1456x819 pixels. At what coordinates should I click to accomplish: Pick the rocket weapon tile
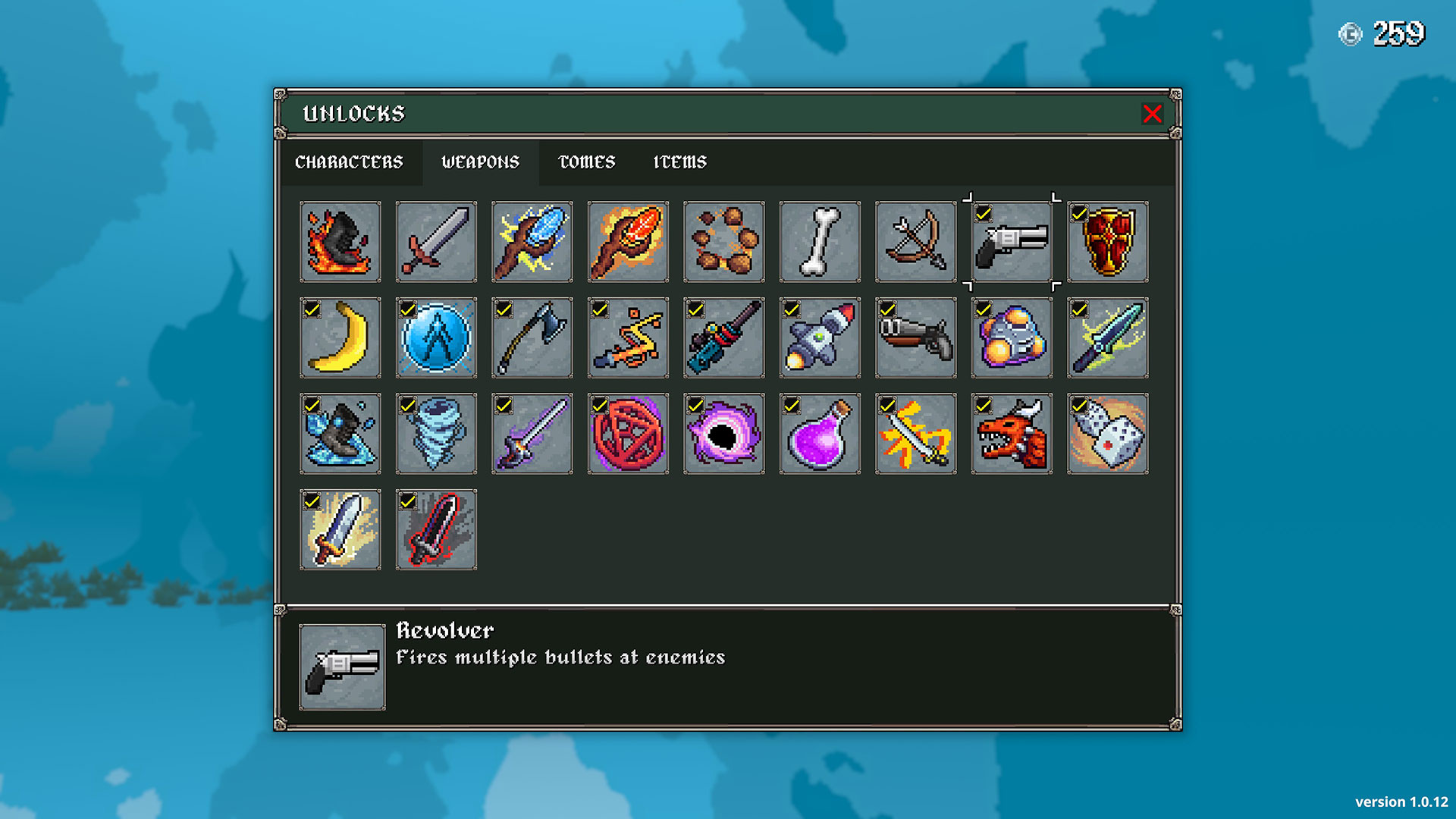tap(820, 338)
